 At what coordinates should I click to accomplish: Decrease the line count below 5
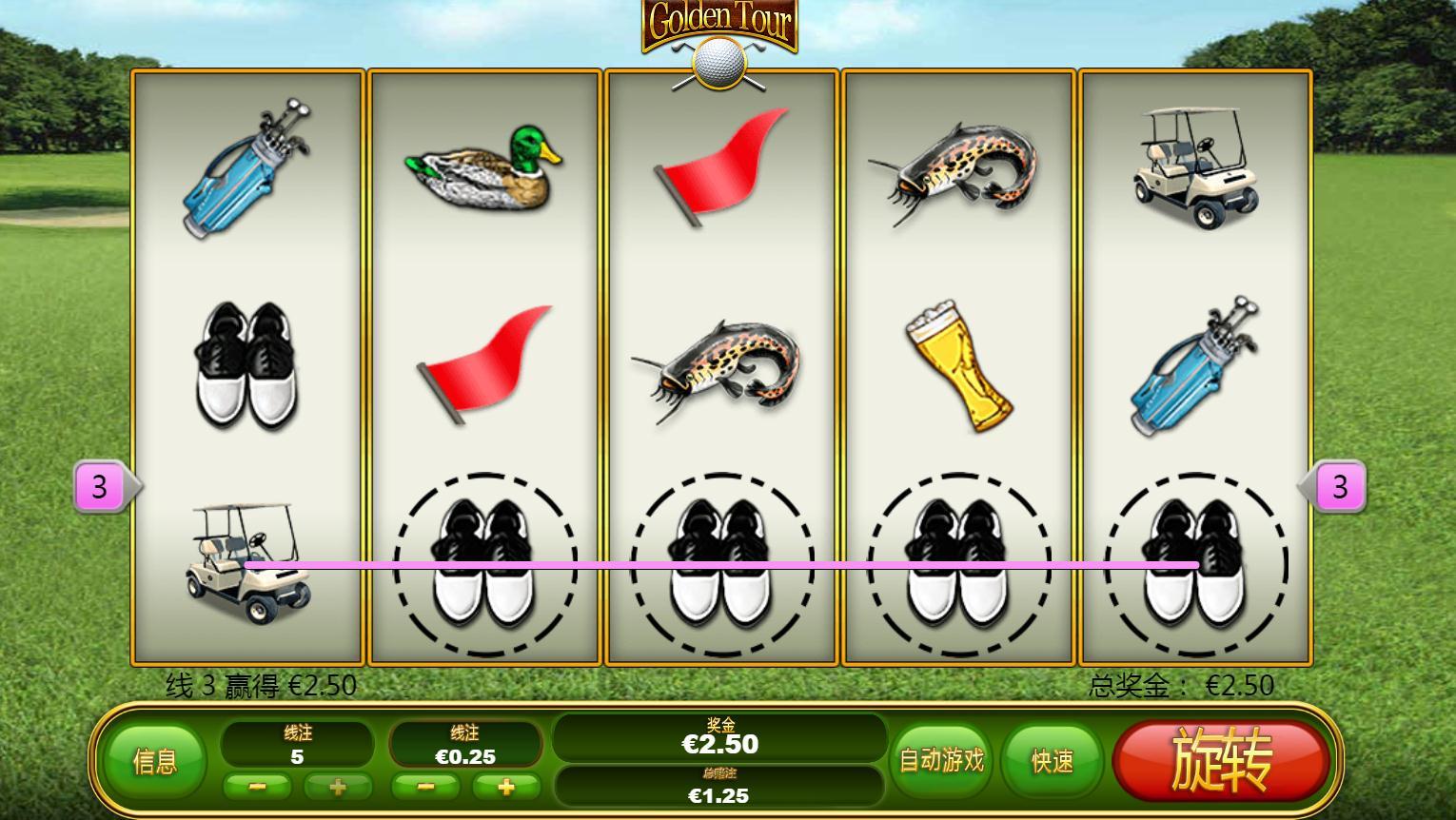point(257,787)
